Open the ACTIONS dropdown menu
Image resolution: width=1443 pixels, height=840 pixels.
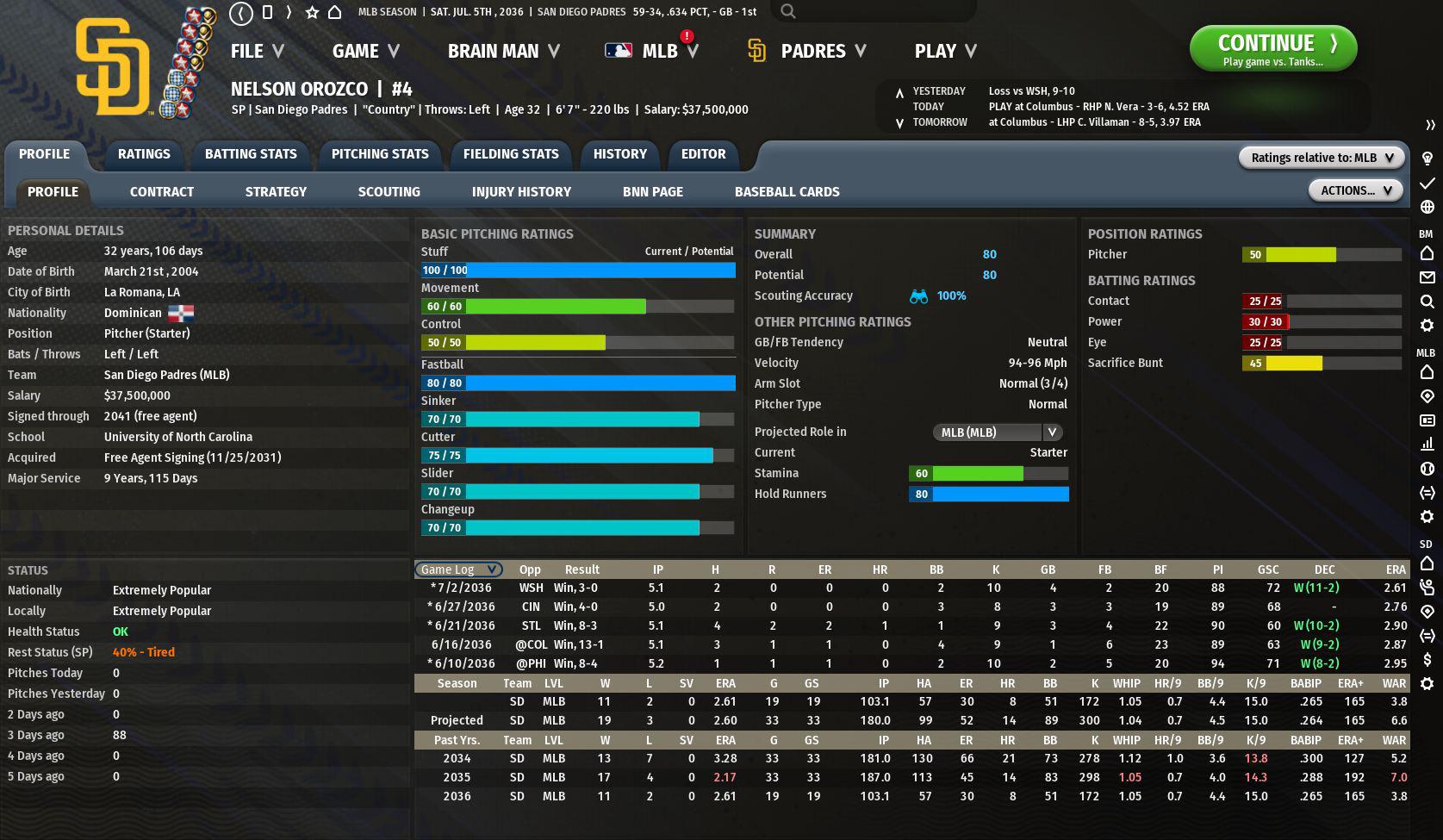pyautogui.click(x=1355, y=190)
